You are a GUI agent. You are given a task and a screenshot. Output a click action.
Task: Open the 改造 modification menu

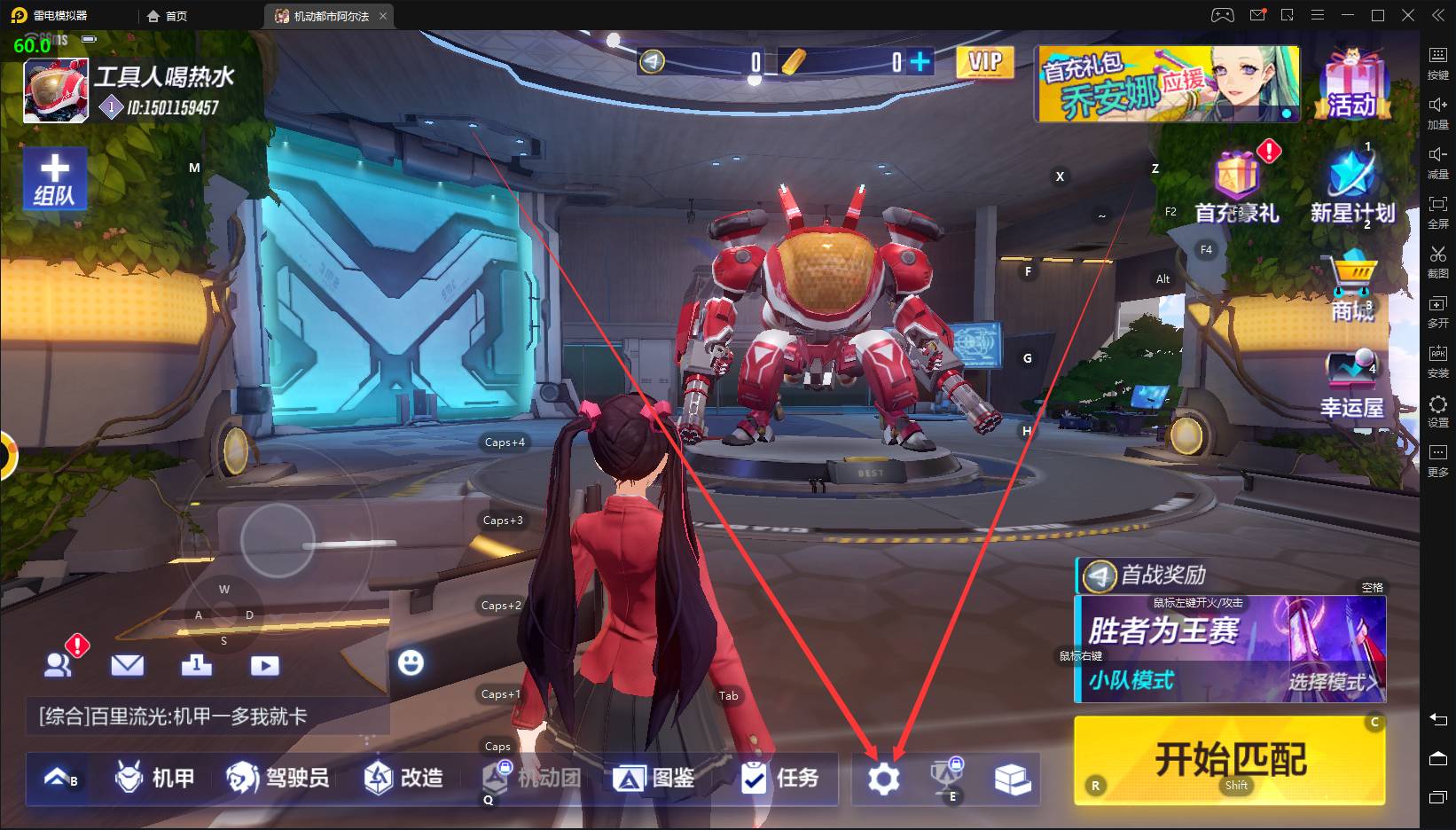[x=403, y=778]
